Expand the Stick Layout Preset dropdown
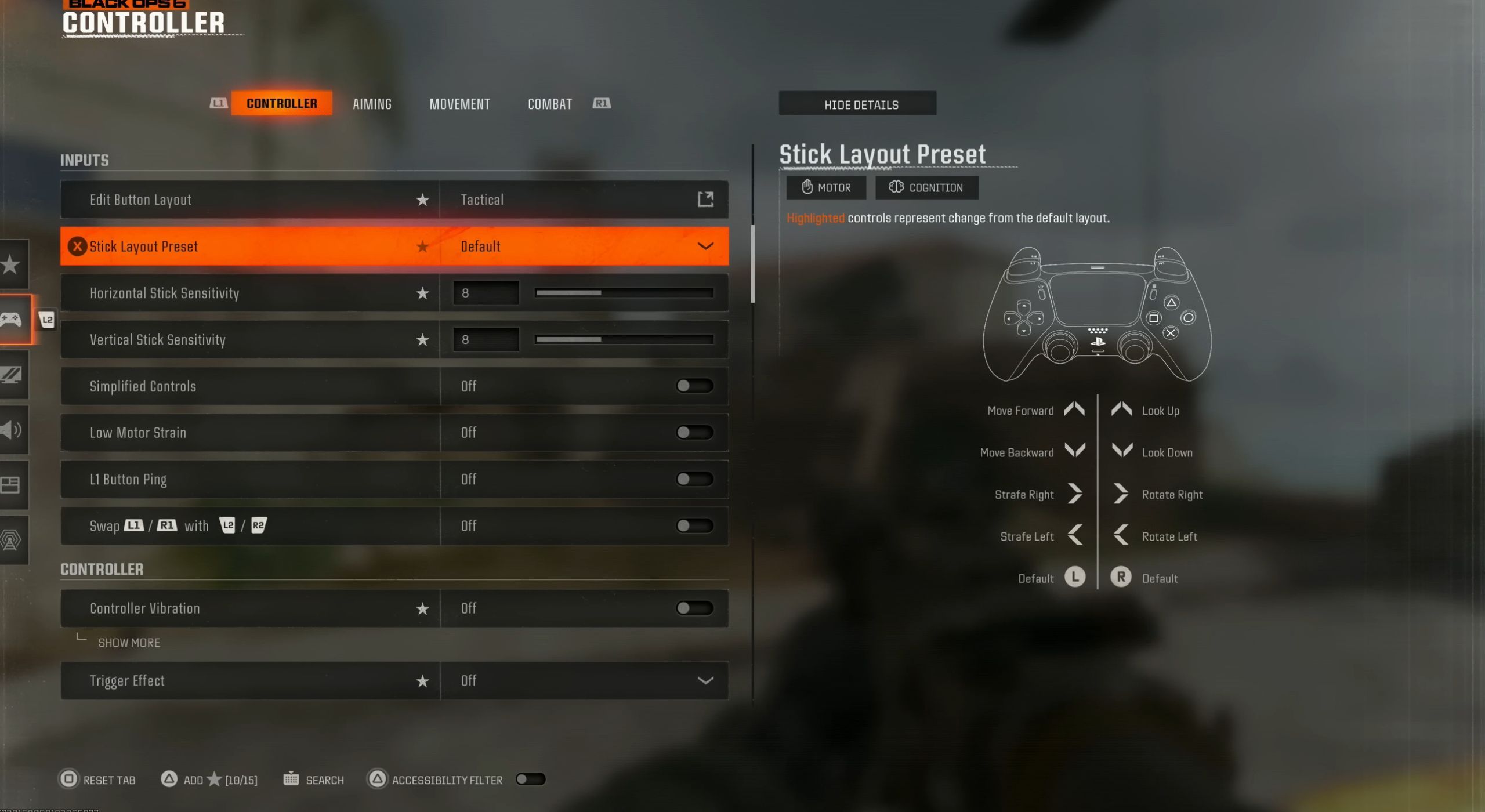The height and width of the screenshot is (812, 1485). point(705,246)
